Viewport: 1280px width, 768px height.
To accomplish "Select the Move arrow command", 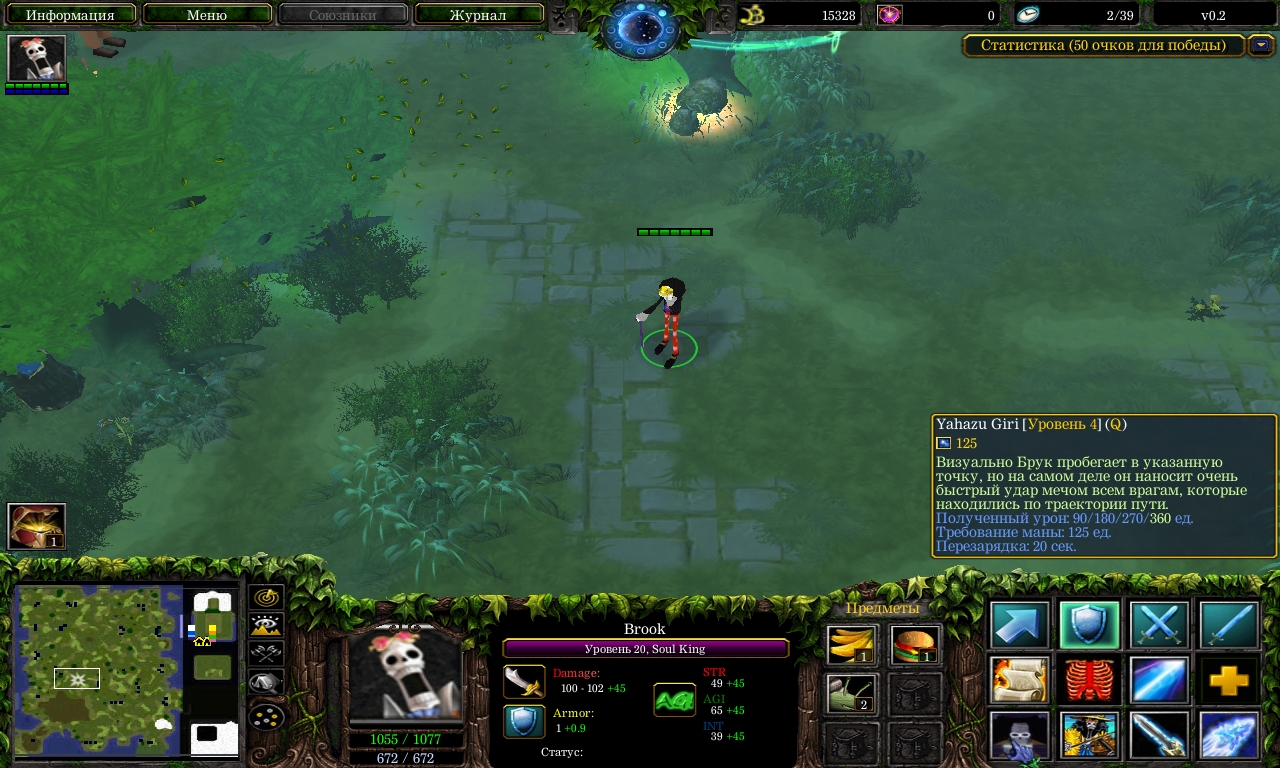I will click(x=1020, y=626).
